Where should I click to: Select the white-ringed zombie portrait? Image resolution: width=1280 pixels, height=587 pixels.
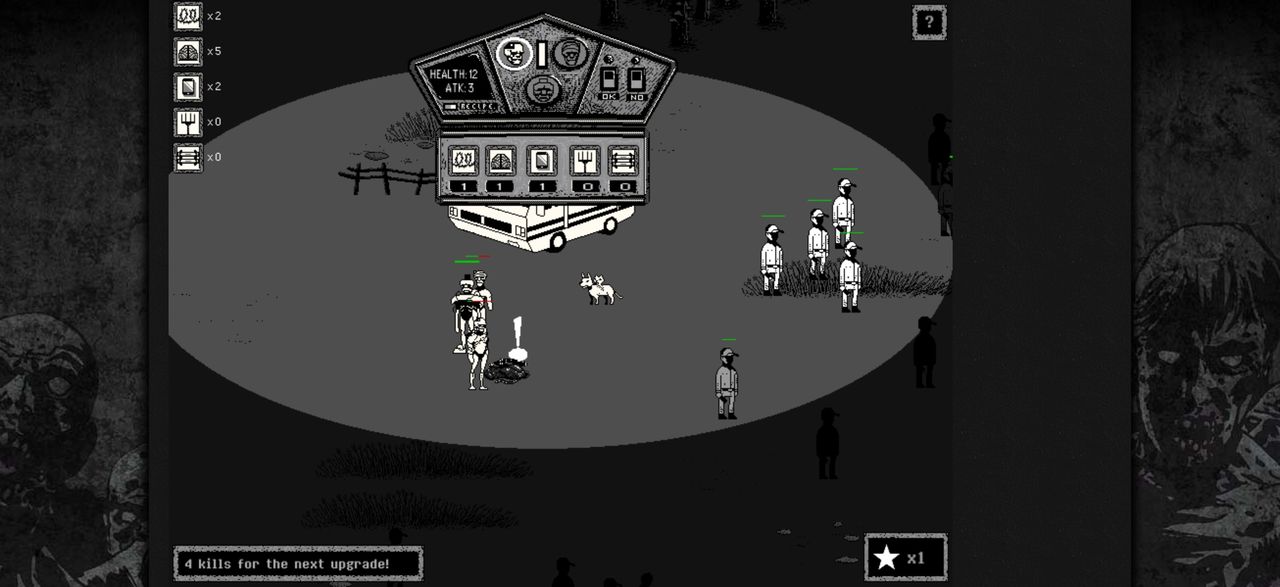coord(514,53)
